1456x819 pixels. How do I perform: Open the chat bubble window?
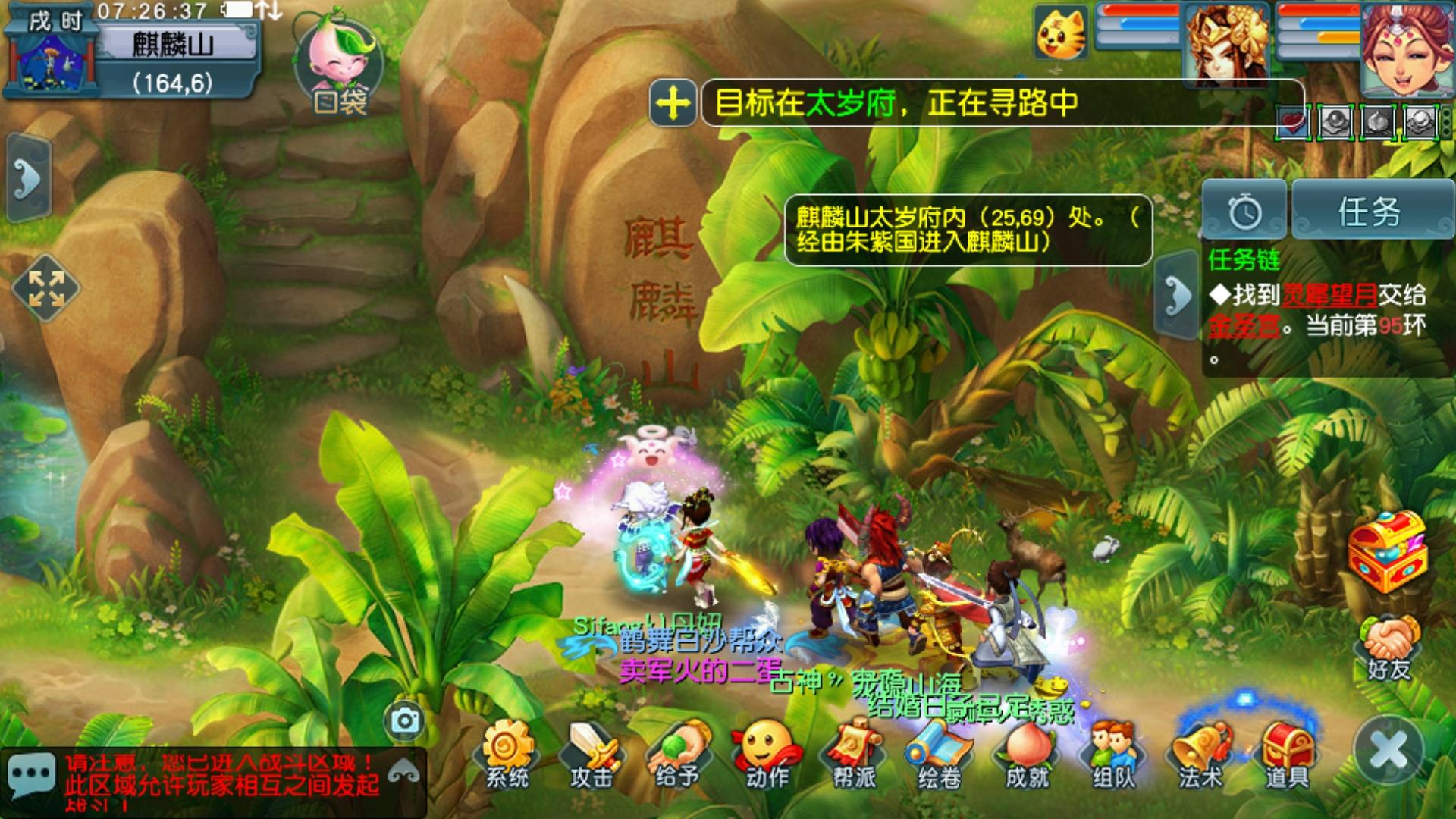31,775
